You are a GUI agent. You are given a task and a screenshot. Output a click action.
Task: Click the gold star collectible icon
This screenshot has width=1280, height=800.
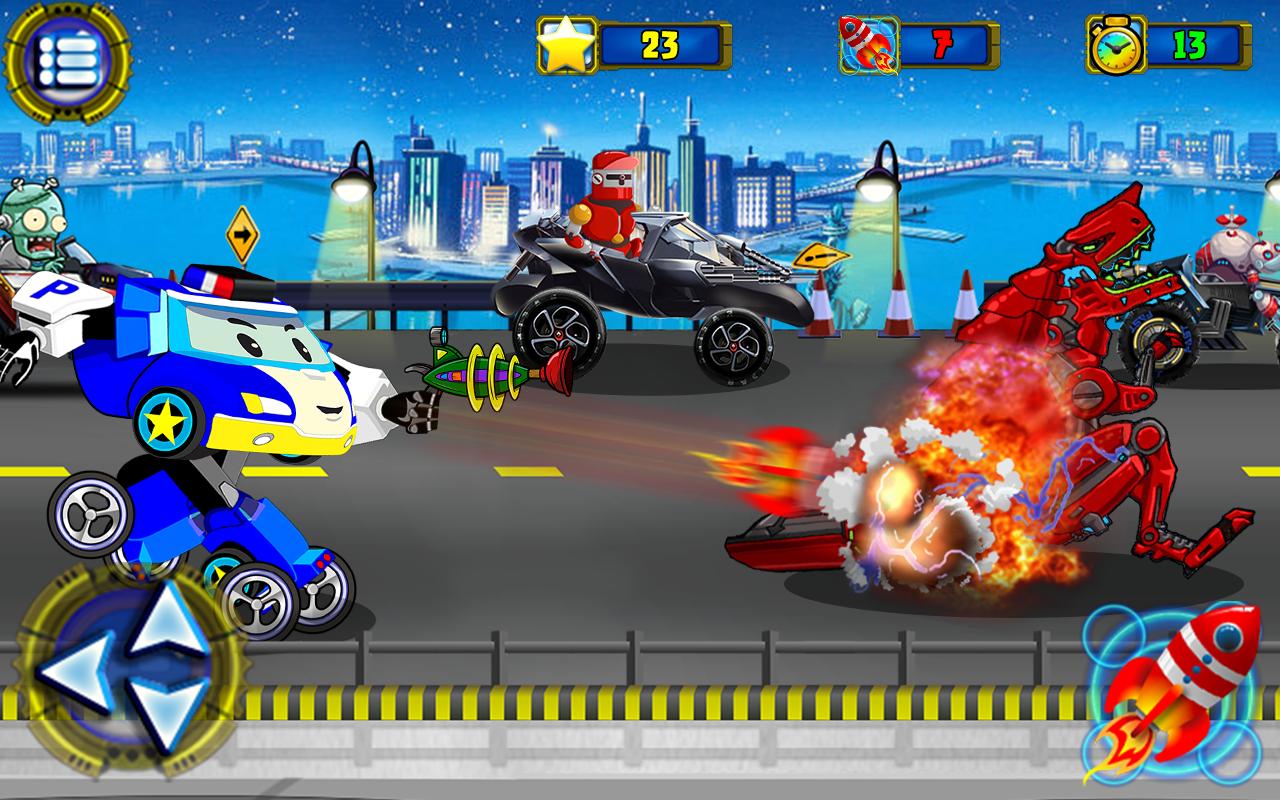click(x=565, y=44)
